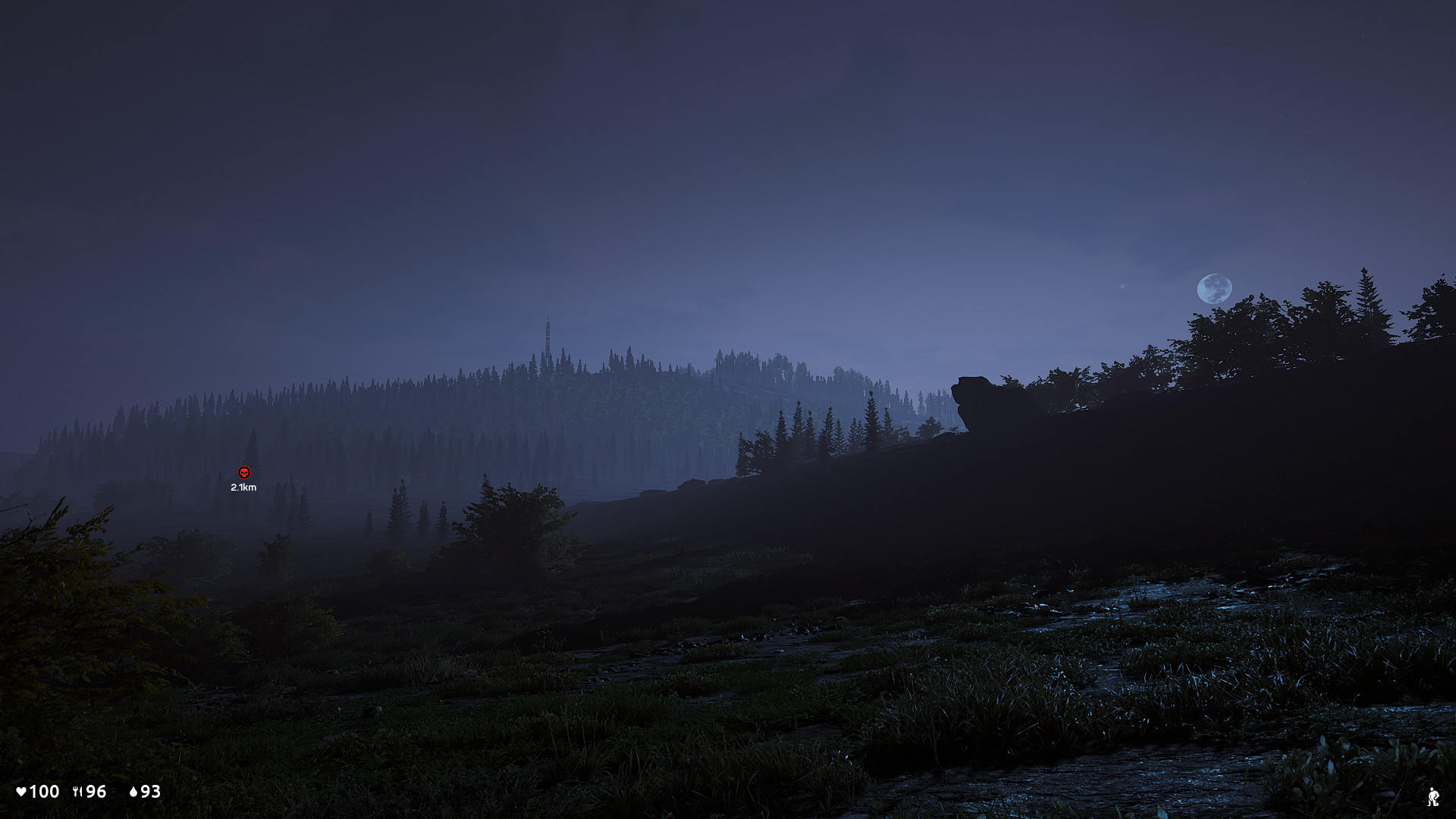Click the skull icon's red circular outline
The width and height of the screenshot is (1456, 819).
click(x=243, y=472)
